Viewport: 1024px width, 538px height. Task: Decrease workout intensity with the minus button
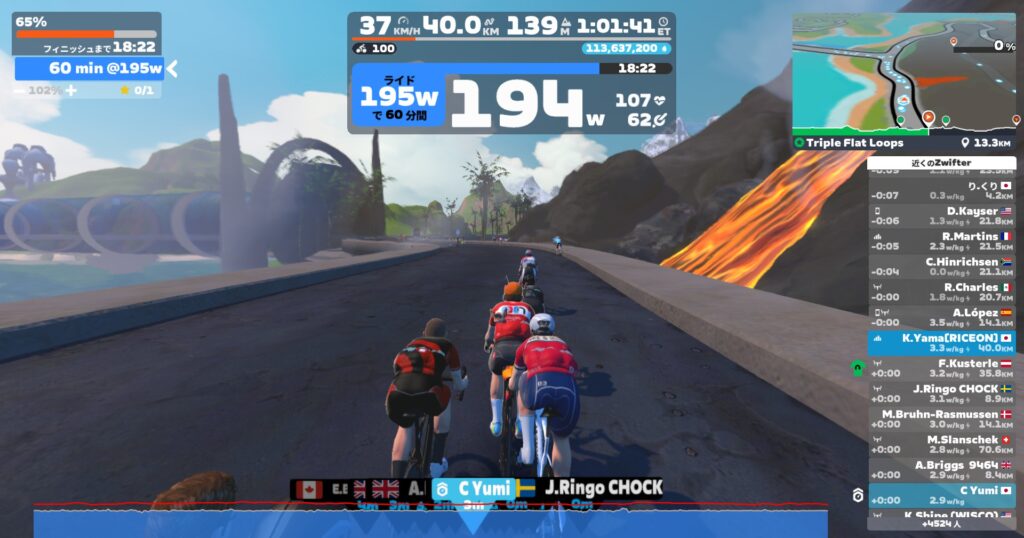20,90
